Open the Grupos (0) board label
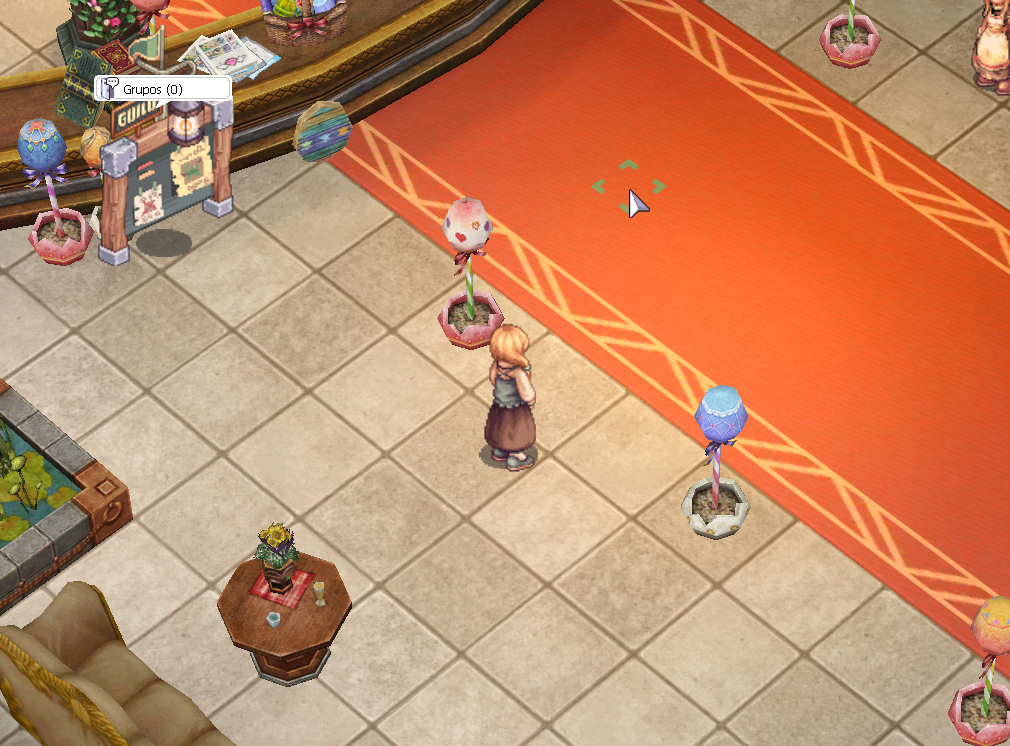 tap(162, 89)
